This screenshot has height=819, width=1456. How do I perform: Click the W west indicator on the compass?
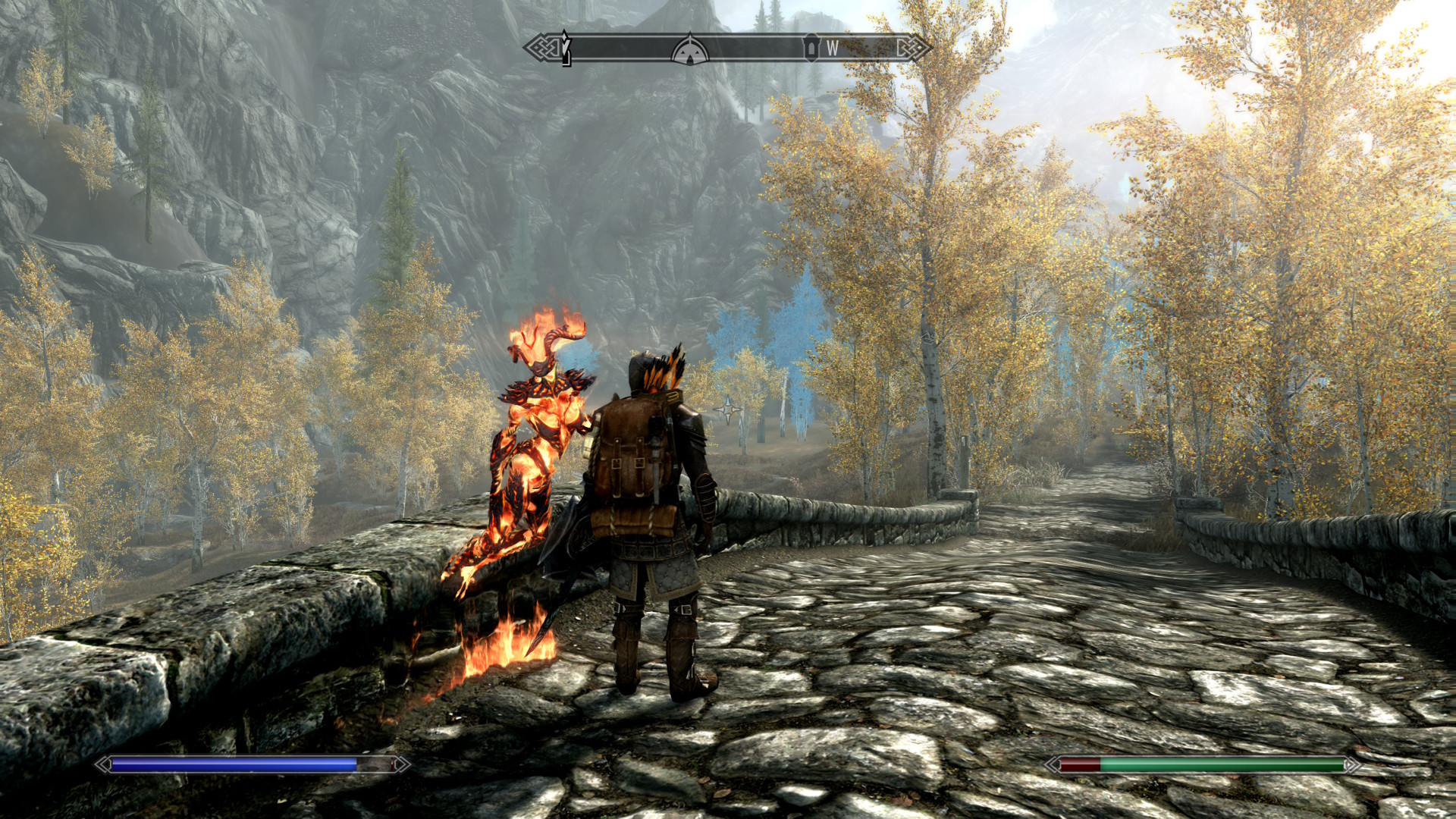point(832,49)
